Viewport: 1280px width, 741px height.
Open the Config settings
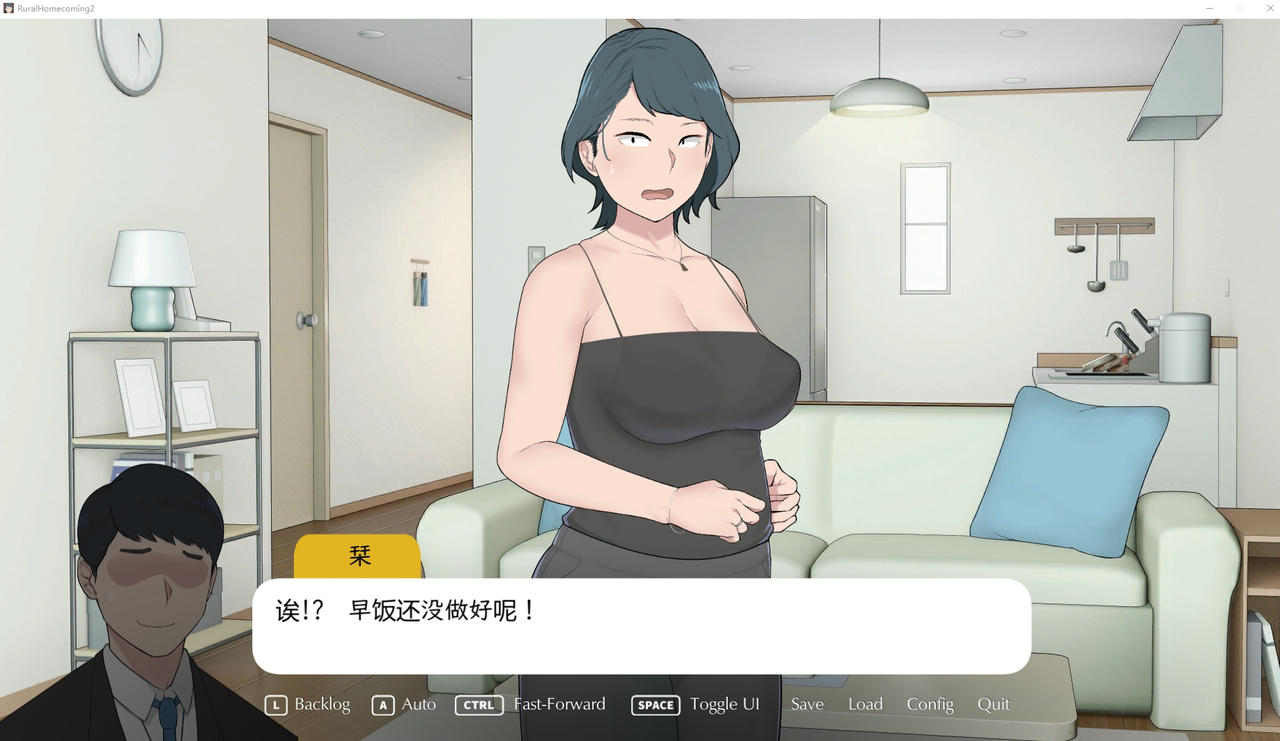930,704
